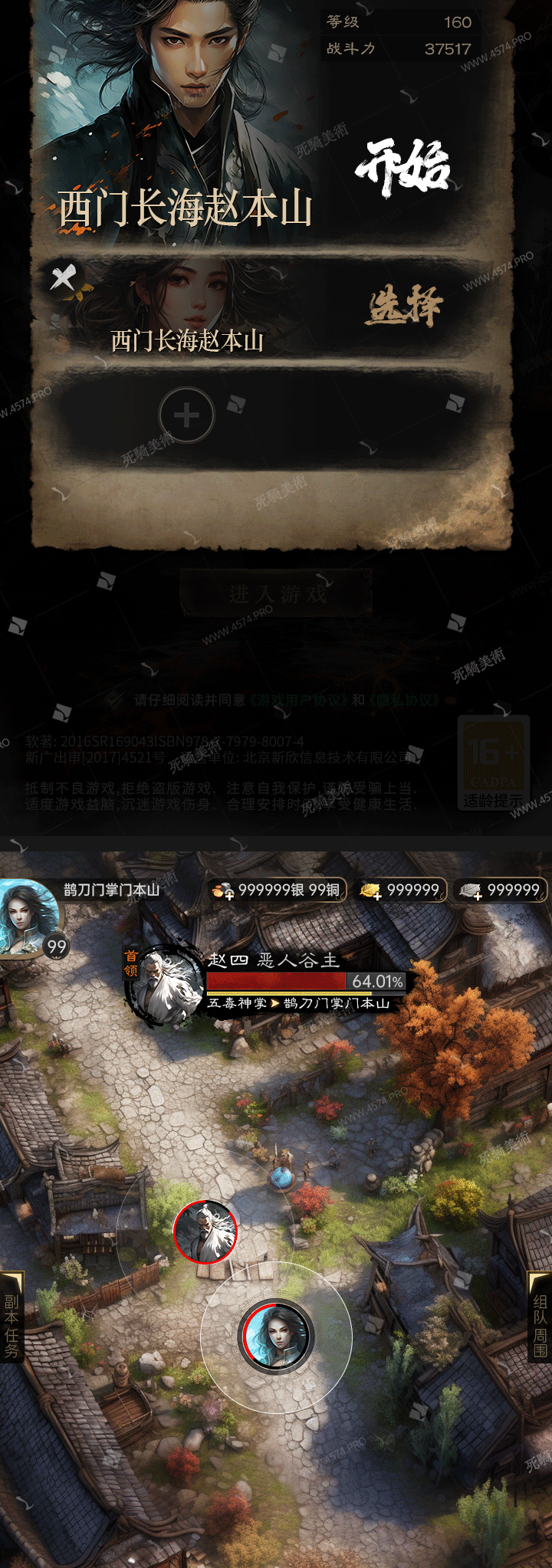Screen dimensions: 552x1568
Task: Add gold ingots via the gold ingot plus icon
Action: click(371, 891)
